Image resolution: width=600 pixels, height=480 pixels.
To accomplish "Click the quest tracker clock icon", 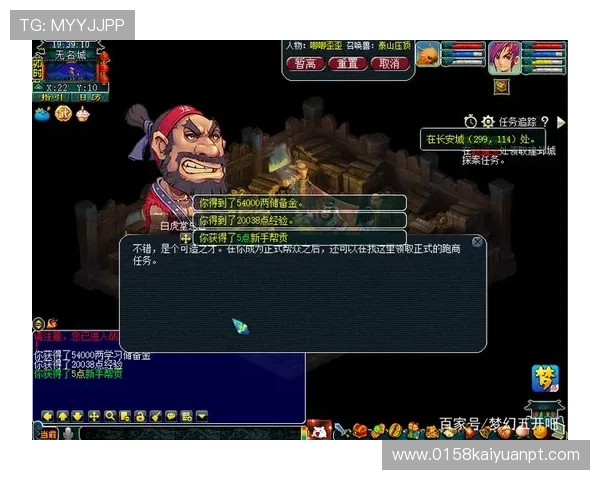I will [x=471, y=121].
